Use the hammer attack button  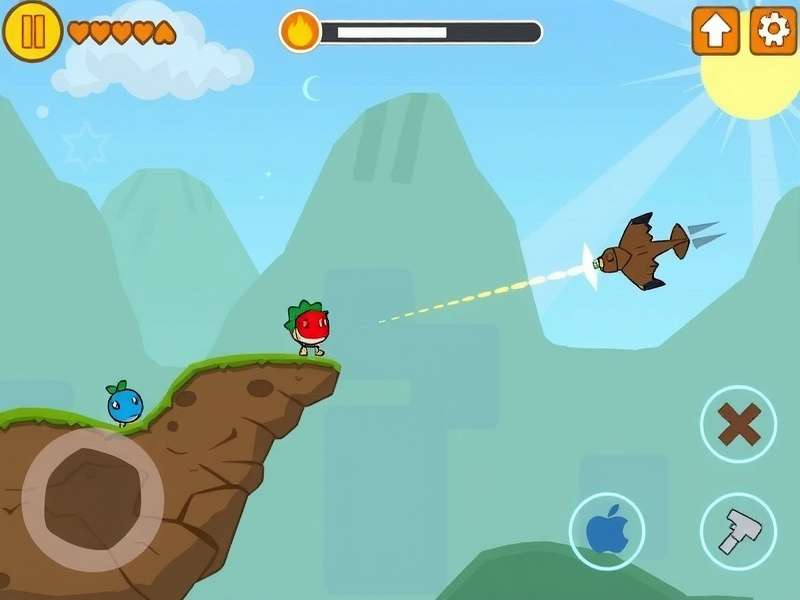click(738, 531)
